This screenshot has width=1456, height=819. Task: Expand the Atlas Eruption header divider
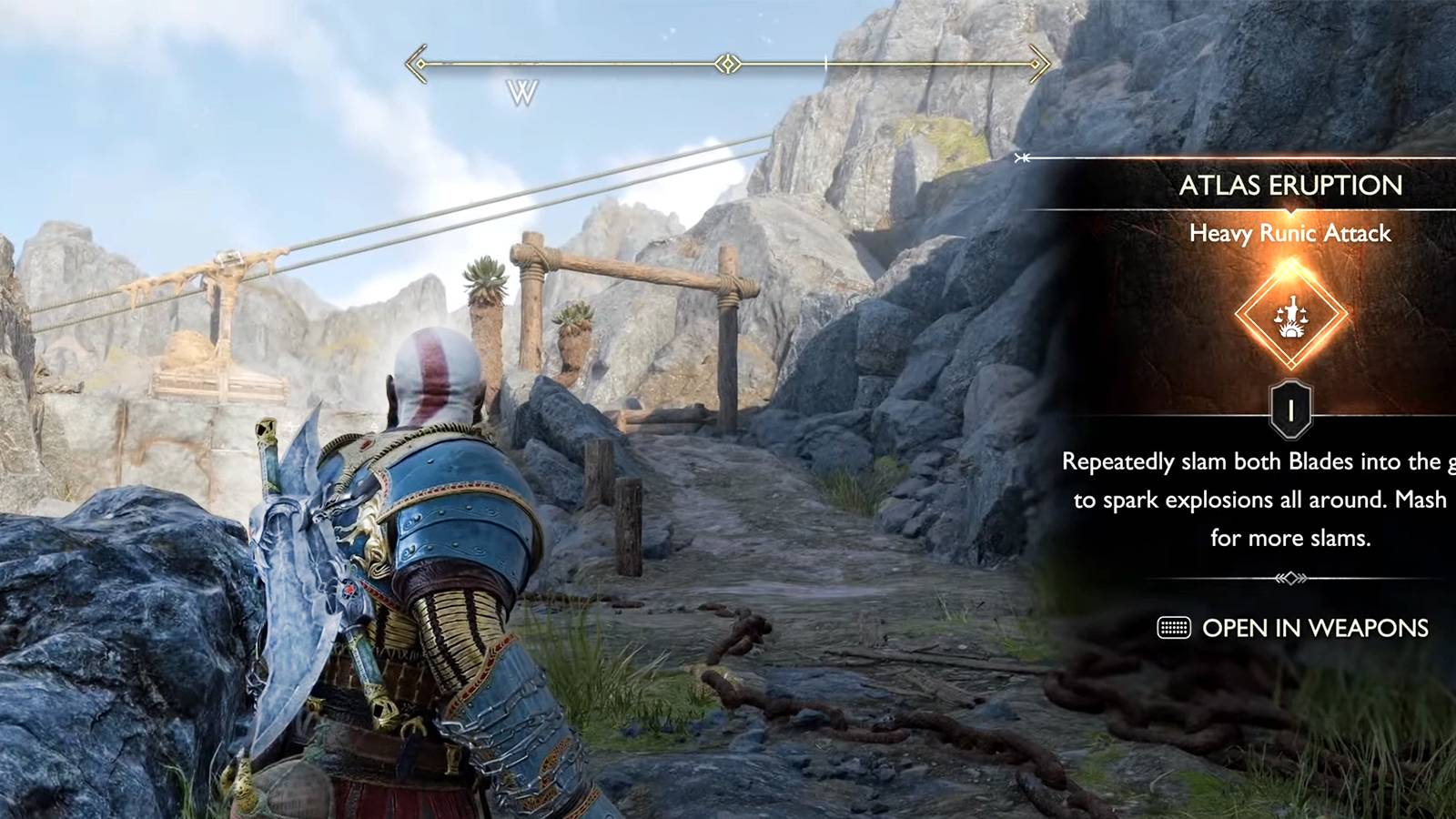[x=1292, y=209]
